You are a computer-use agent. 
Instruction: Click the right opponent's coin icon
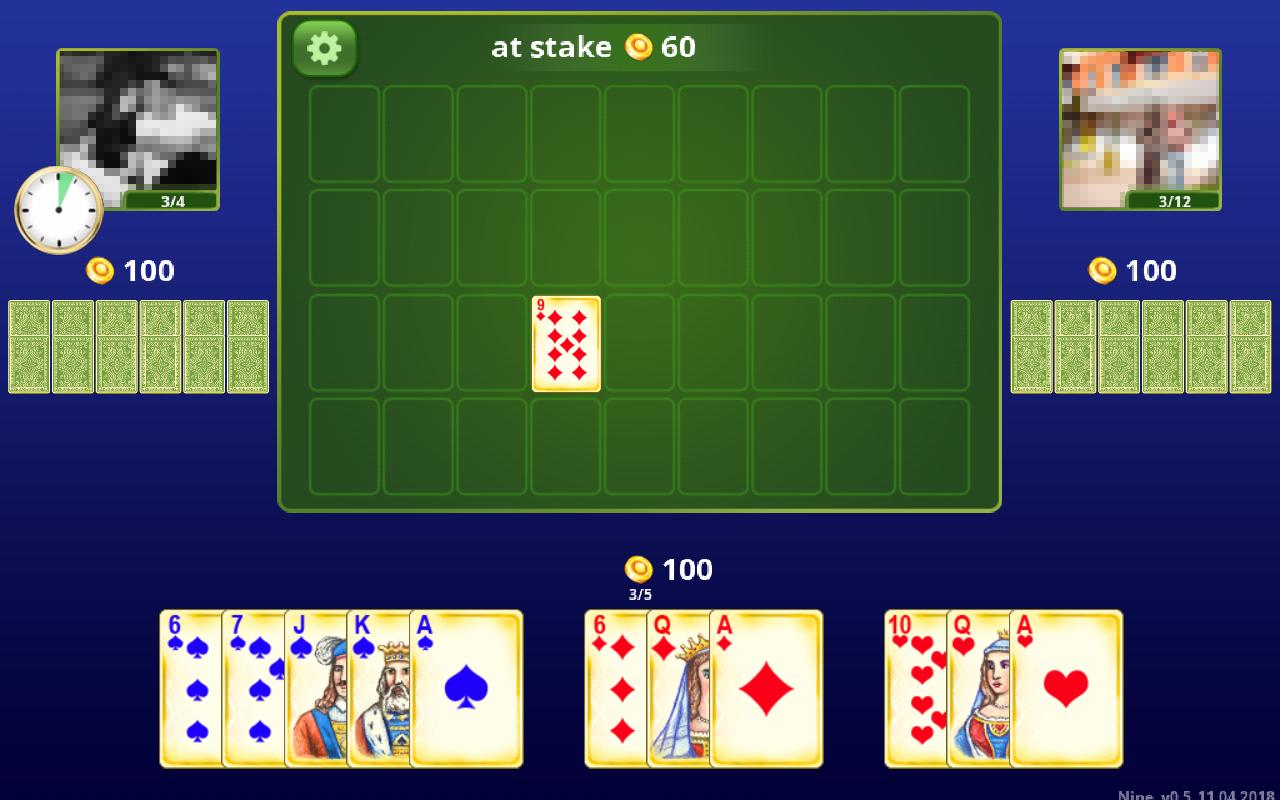(x=1102, y=269)
